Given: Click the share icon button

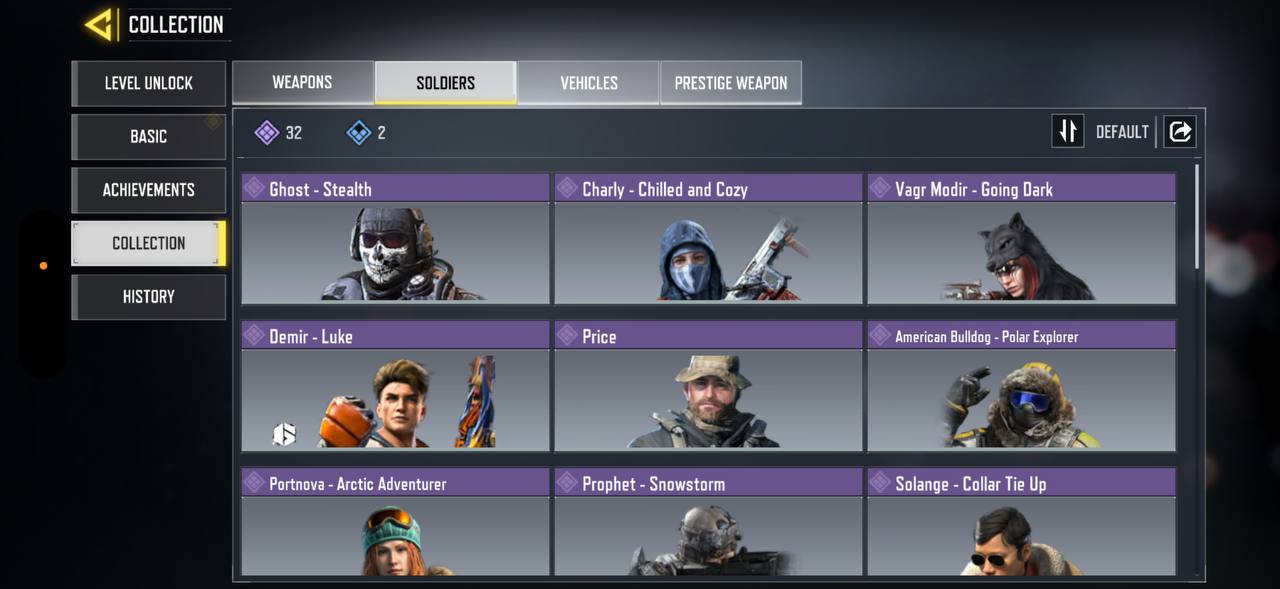Looking at the screenshot, I should click(x=1180, y=132).
